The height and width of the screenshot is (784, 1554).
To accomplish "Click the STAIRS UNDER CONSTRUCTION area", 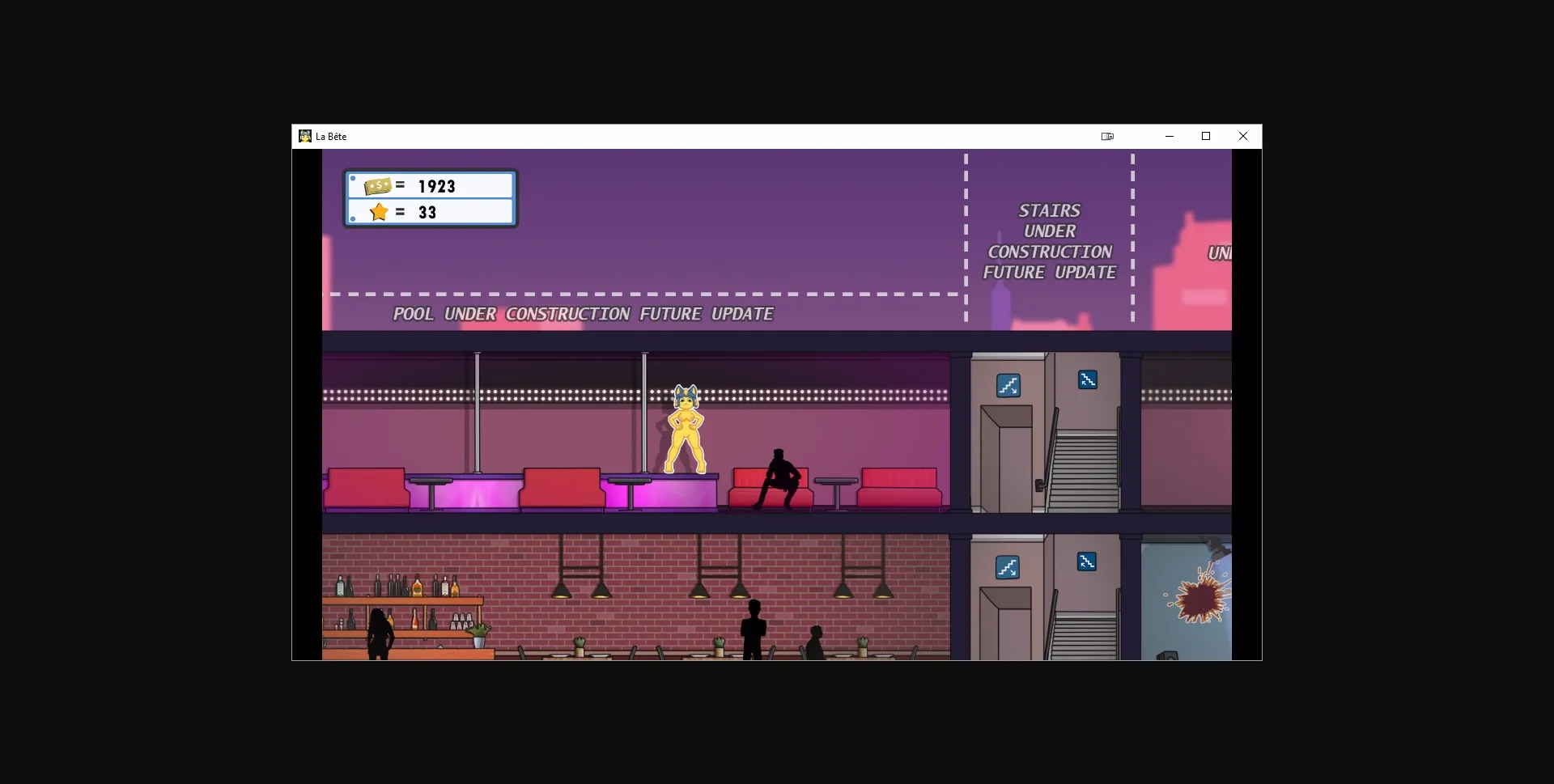I will (1049, 240).
